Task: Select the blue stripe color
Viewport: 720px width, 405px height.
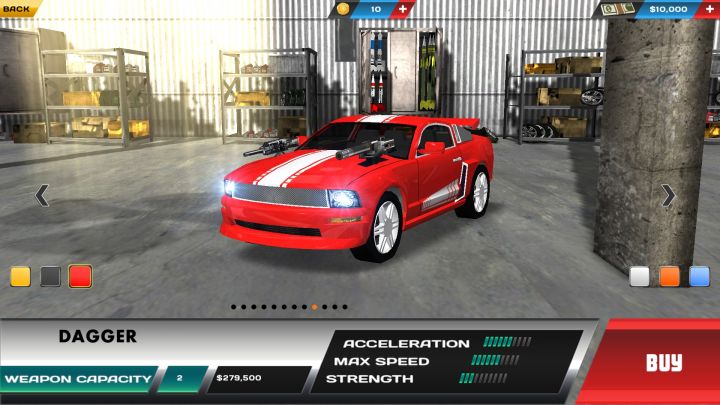Action: click(x=699, y=277)
